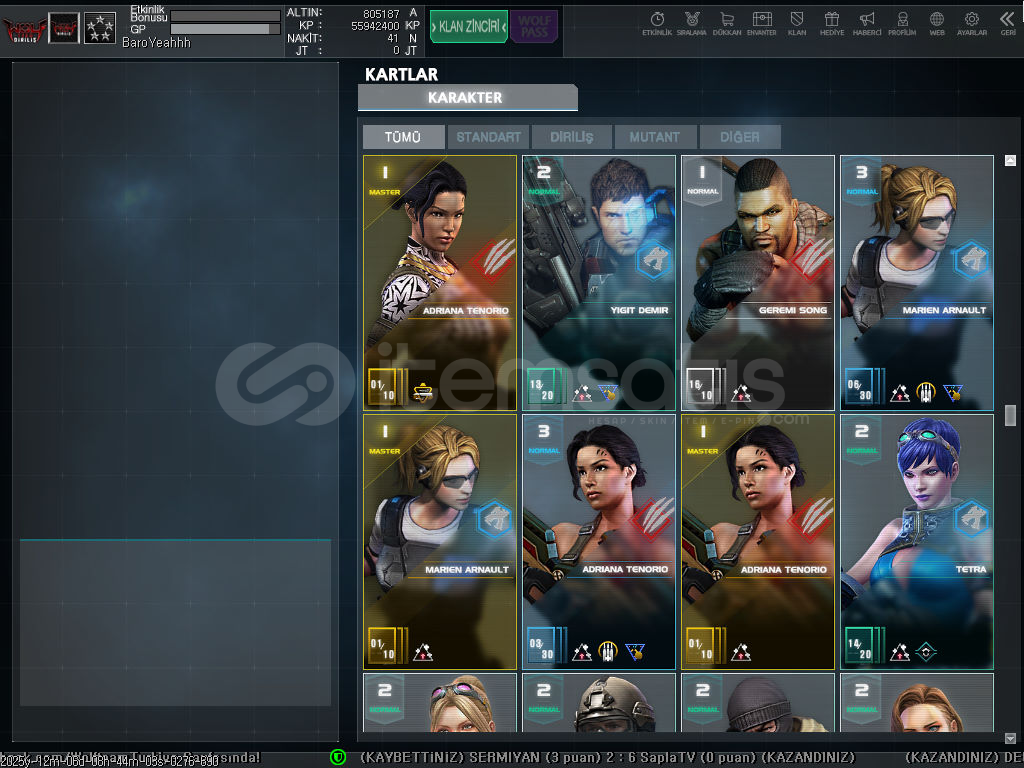This screenshot has width=1024, height=768.
Task: Open the Ayarlar settings
Action: tap(971, 23)
